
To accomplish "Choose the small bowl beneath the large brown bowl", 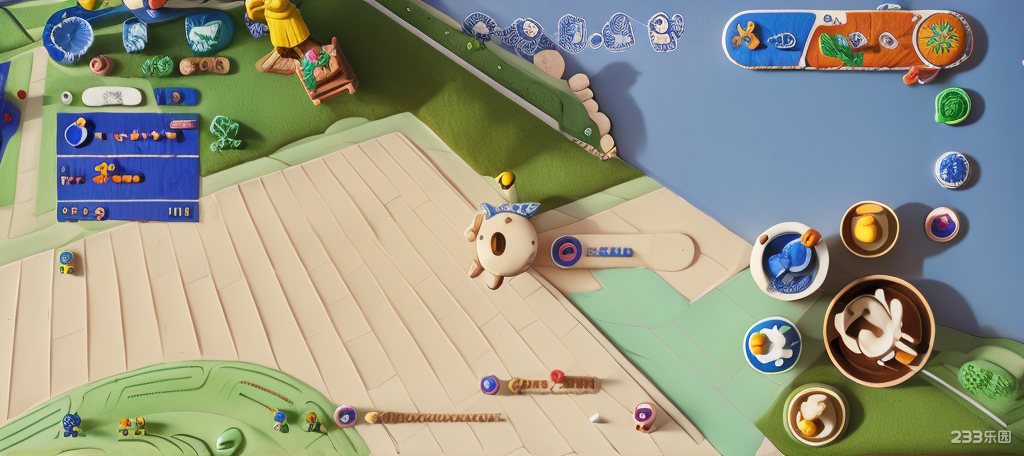I will click(815, 414).
